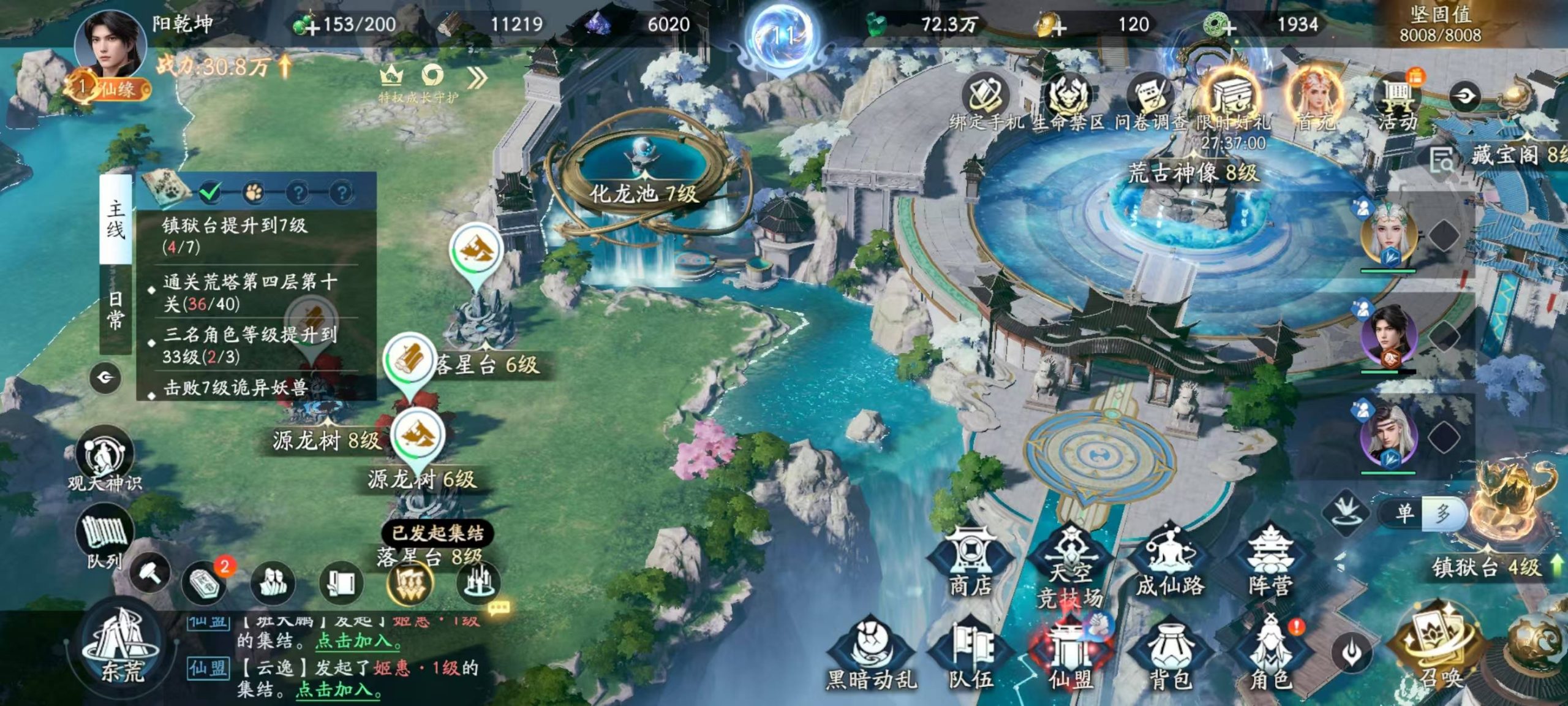Viewport: 1568px width, 706px height.
Task: Open the 问卷调查 survey
Action: click(x=1150, y=101)
